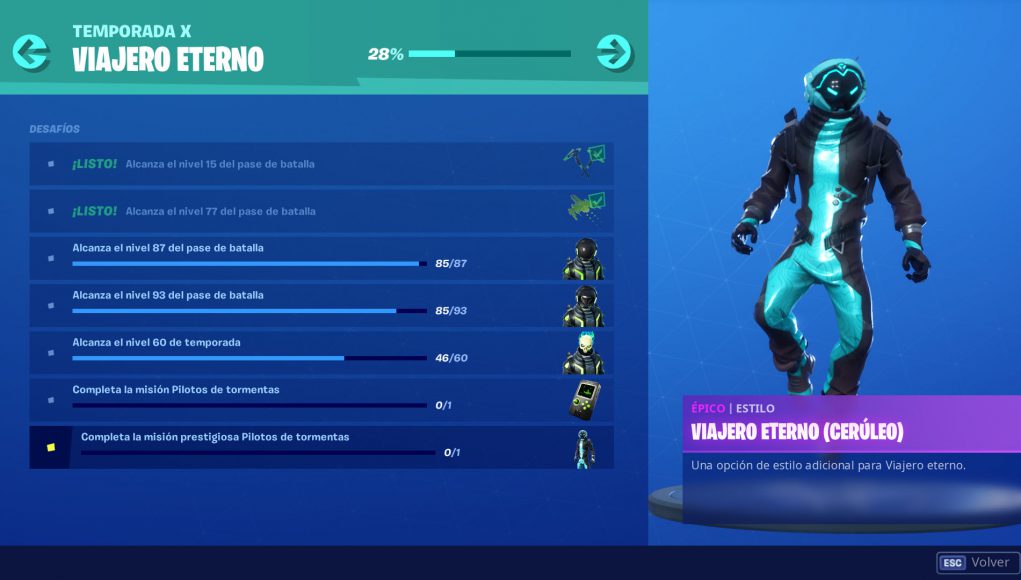1021x580 pixels.
Task: Choose the 'nivel 60 de temporada' challenge
Action: click(x=300, y=352)
